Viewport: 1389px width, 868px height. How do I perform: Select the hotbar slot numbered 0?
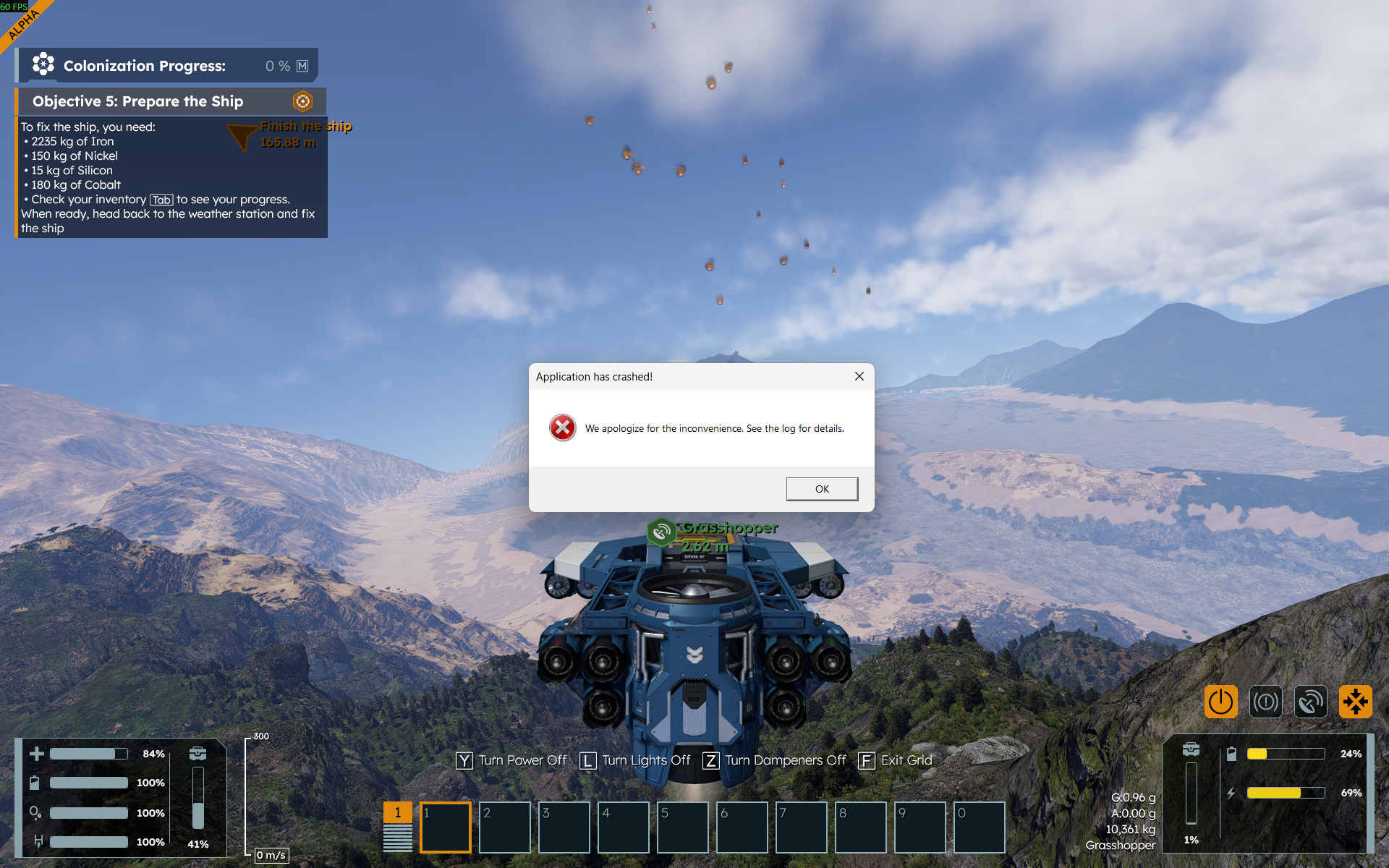(979, 827)
